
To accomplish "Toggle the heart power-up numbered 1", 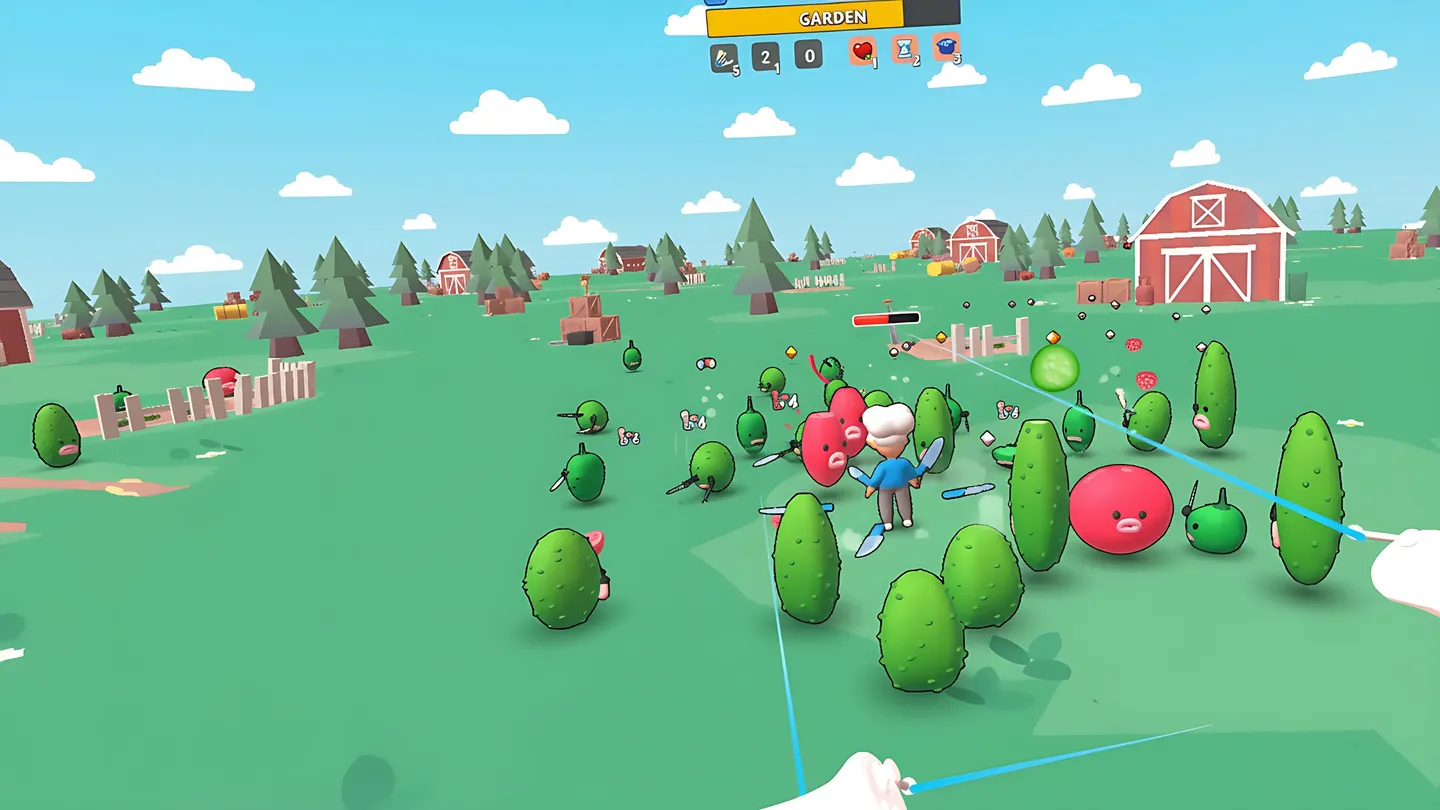I will click(862, 52).
